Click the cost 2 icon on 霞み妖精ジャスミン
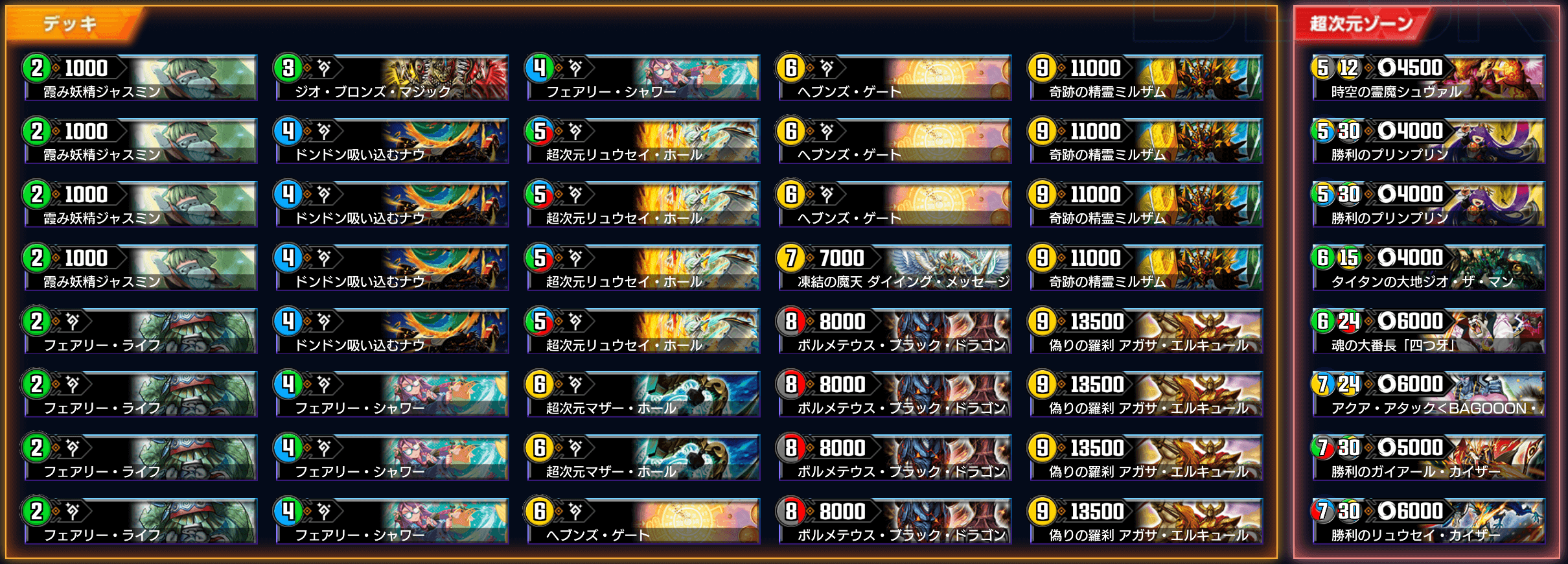 [36, 69]
